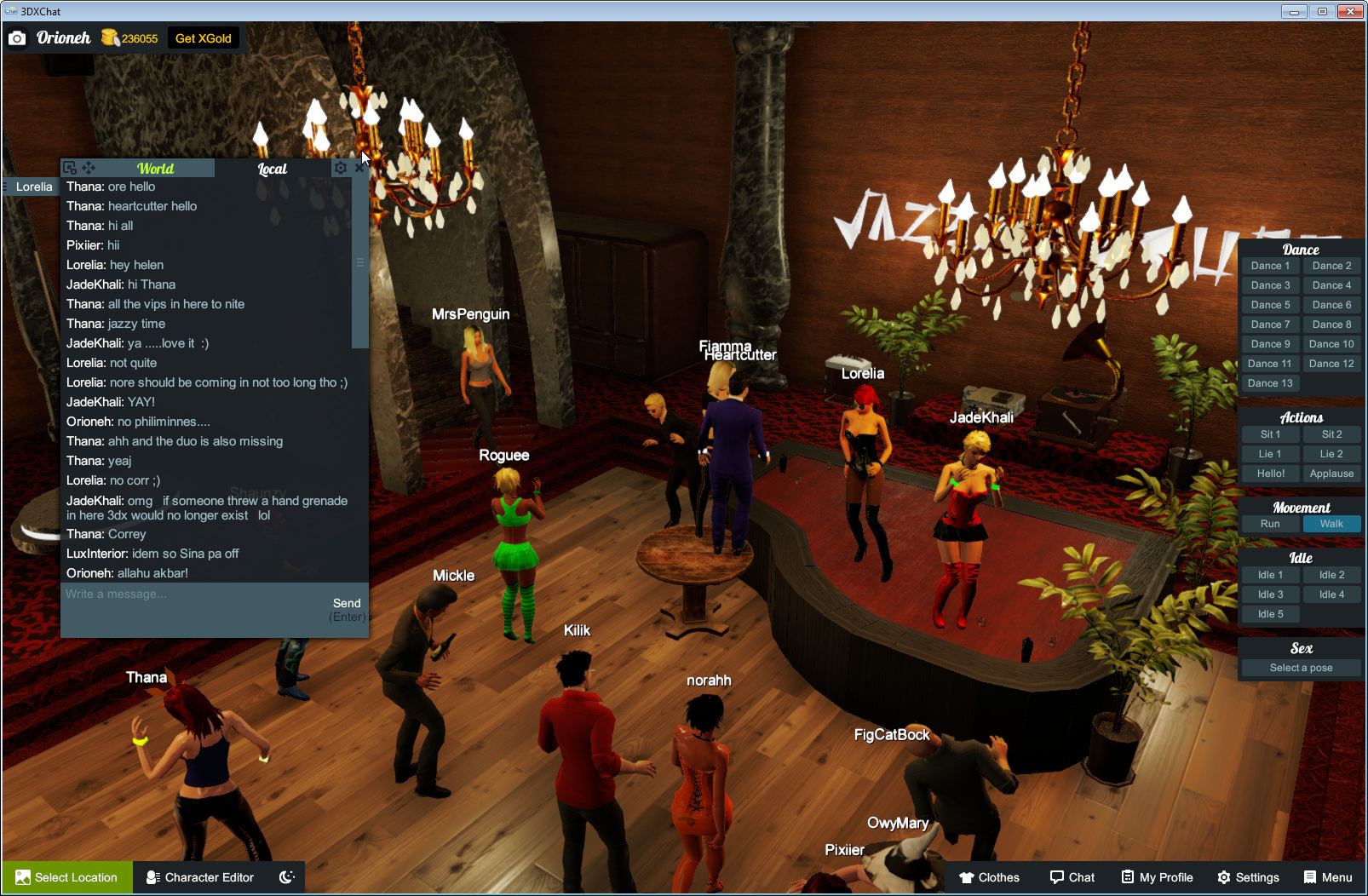Select the Clothes shirt icon on bottom bar

pos(967,877)
